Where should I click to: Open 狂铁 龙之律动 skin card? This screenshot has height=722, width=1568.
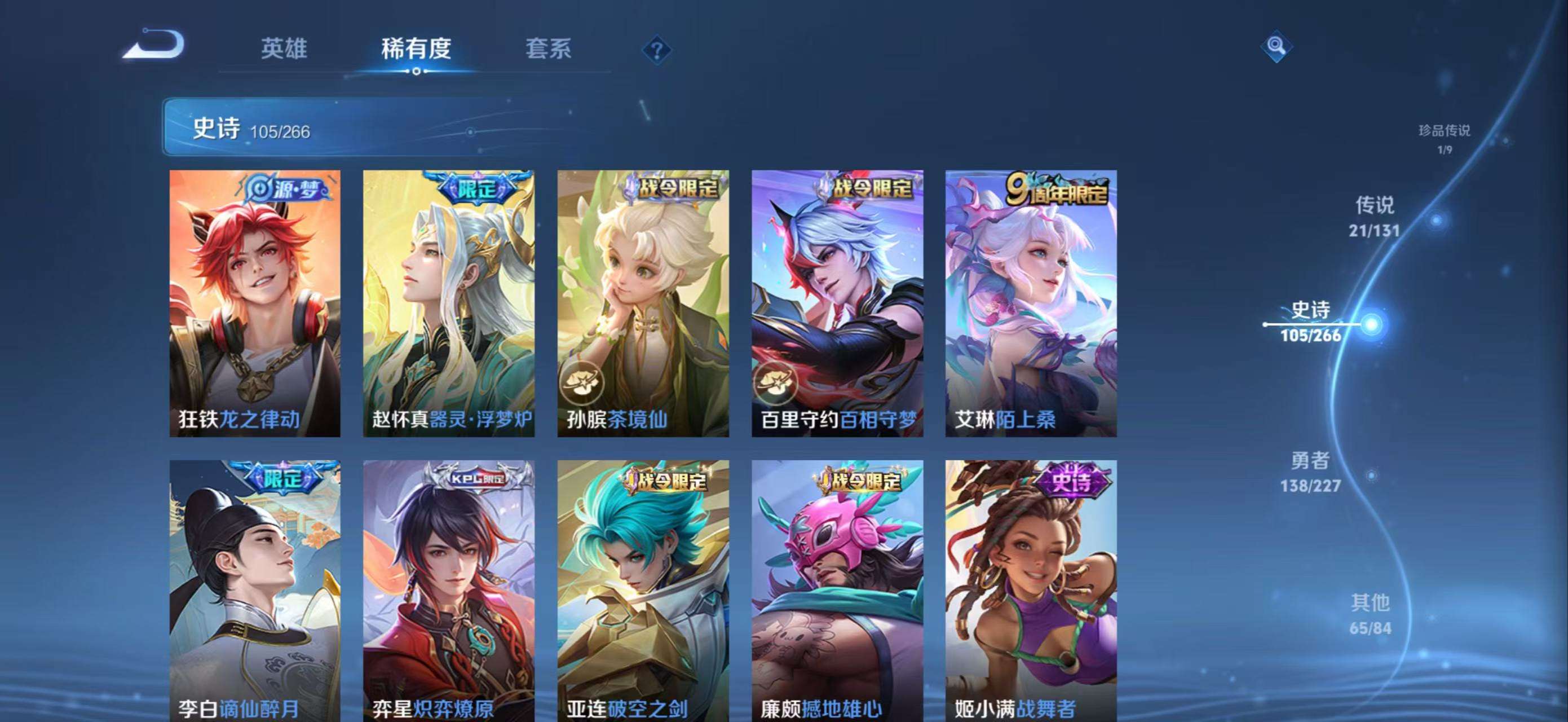[x=255, y=303]
